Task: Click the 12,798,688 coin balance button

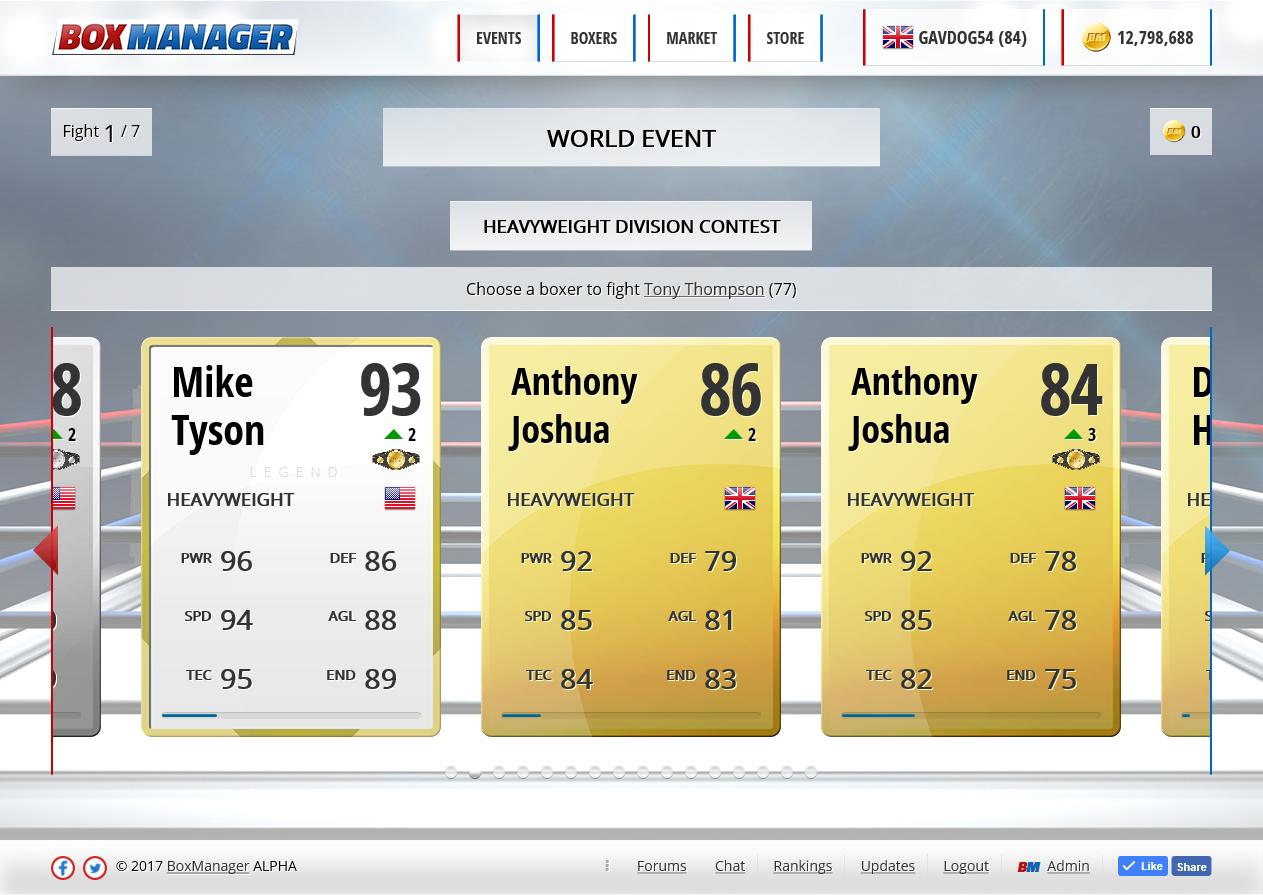Action: point(1137,38)
